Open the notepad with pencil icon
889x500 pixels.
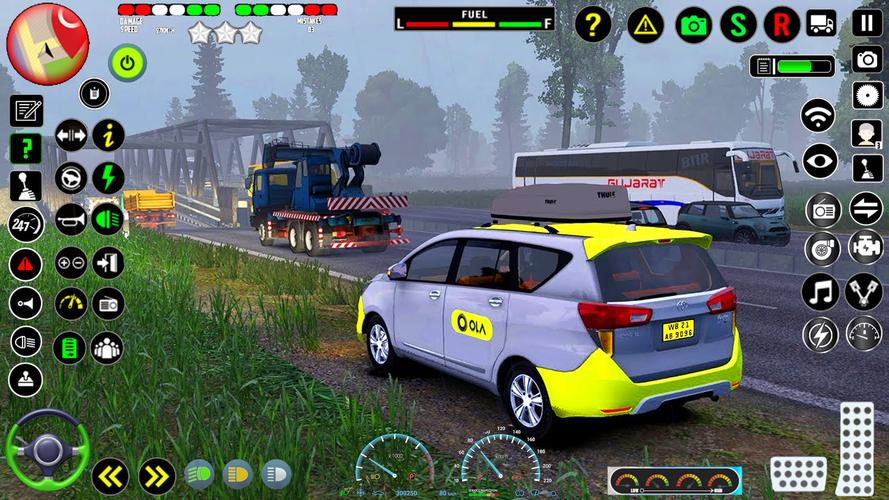26,111
